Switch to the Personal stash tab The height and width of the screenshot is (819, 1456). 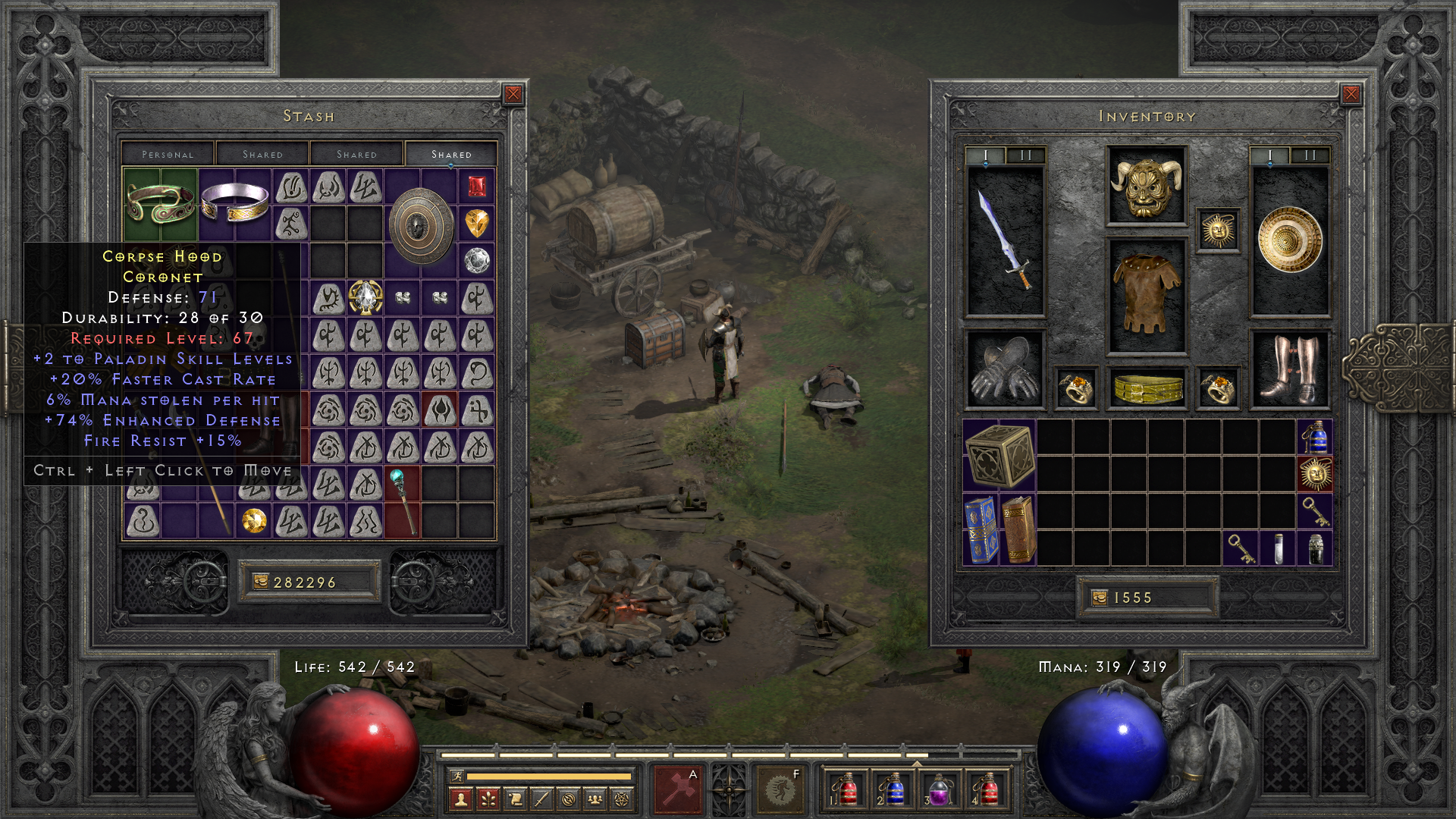[168, 154]
